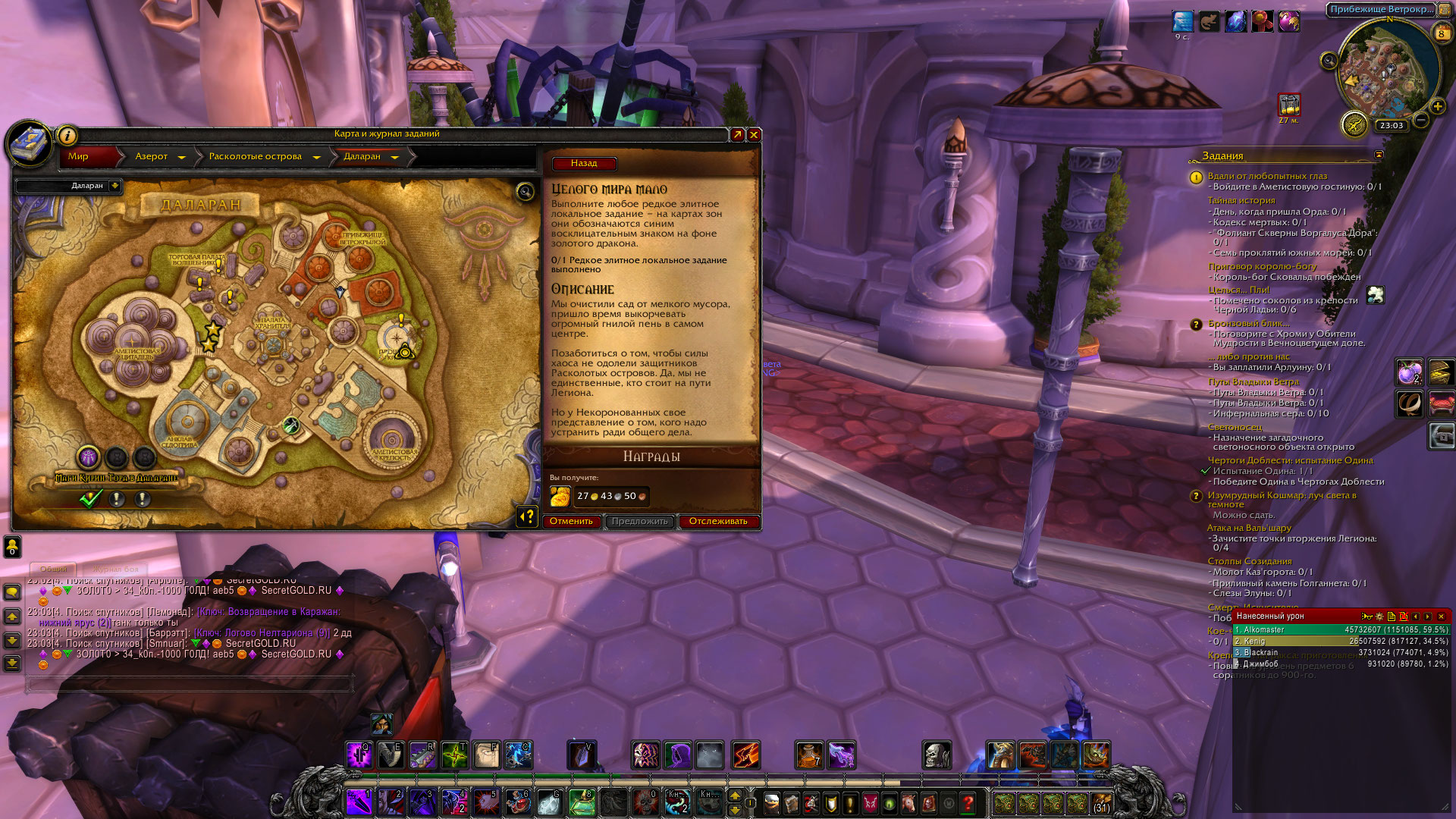Abandon the quest with Отменить
The height and width of the screenshot is (819, 1456).
pos(571,521)
